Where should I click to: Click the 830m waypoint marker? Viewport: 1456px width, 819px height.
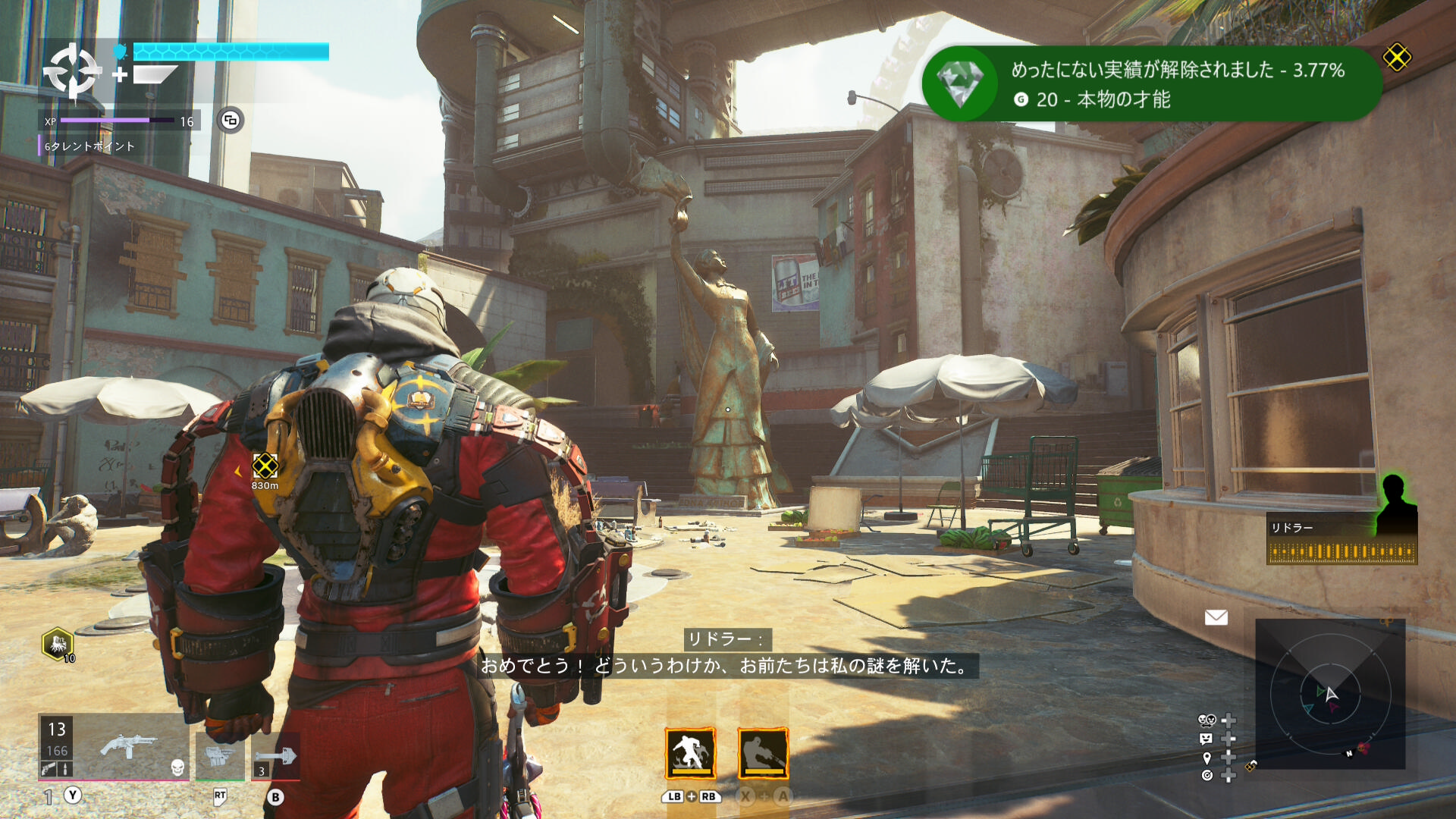click(265, 466)
